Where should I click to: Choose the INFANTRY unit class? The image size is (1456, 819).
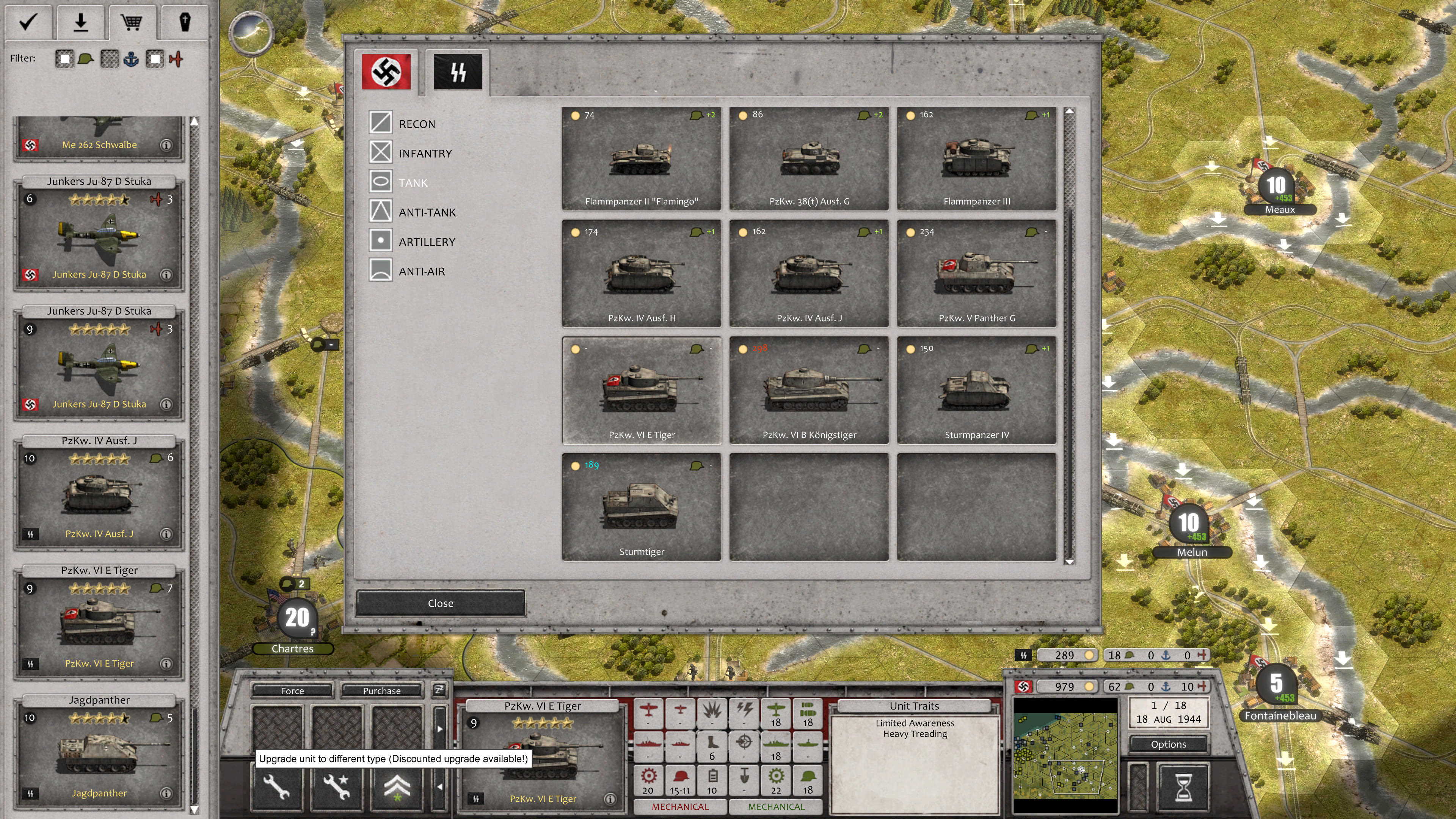(425, 153)
